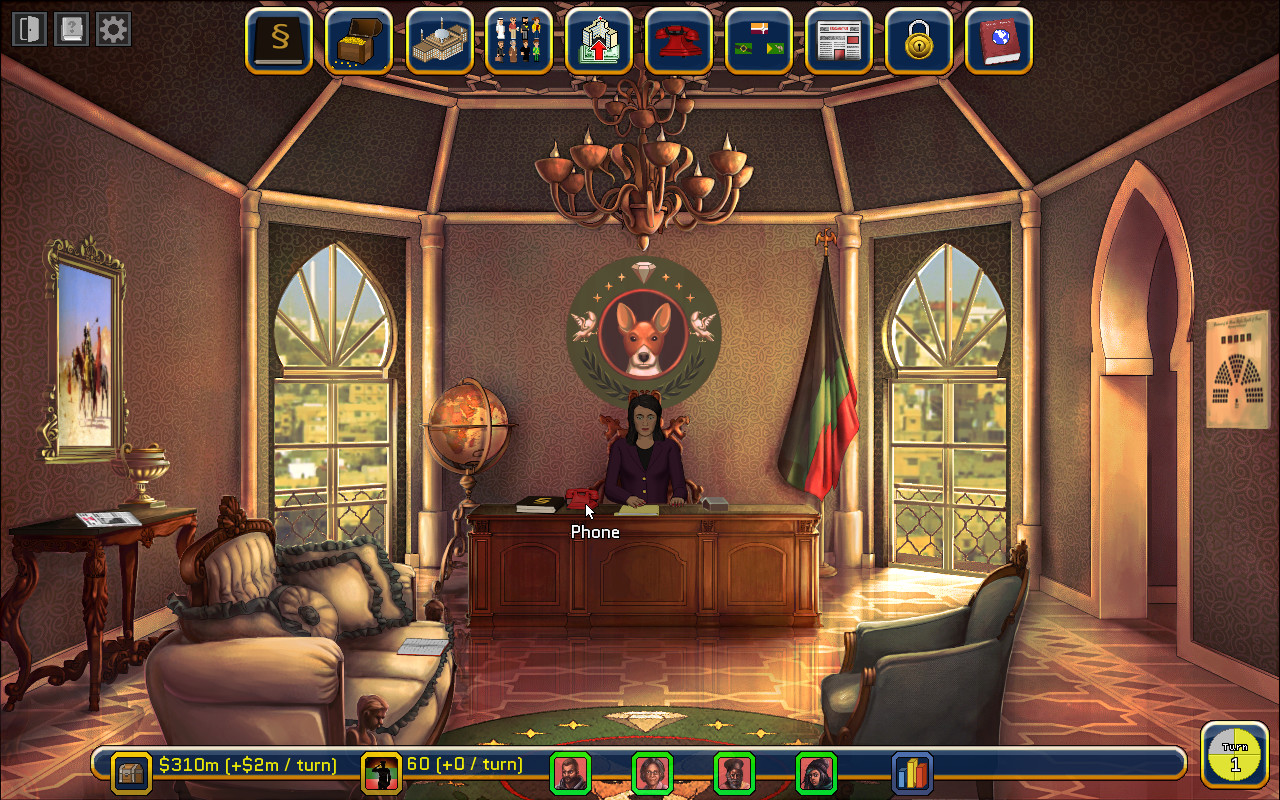Toggle the sidebar panel icon top-left
Viewport: 1280px width, 800px height.
pyautogui.click(x=28, y=28)
